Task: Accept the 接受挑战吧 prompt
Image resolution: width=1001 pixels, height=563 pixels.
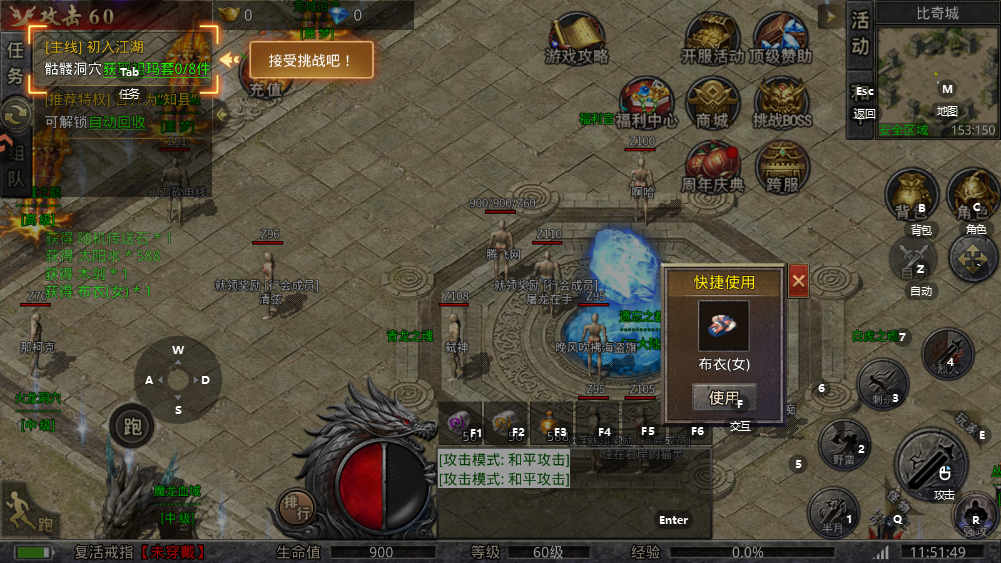Action: pyautogui.click(x=311, y=60)
